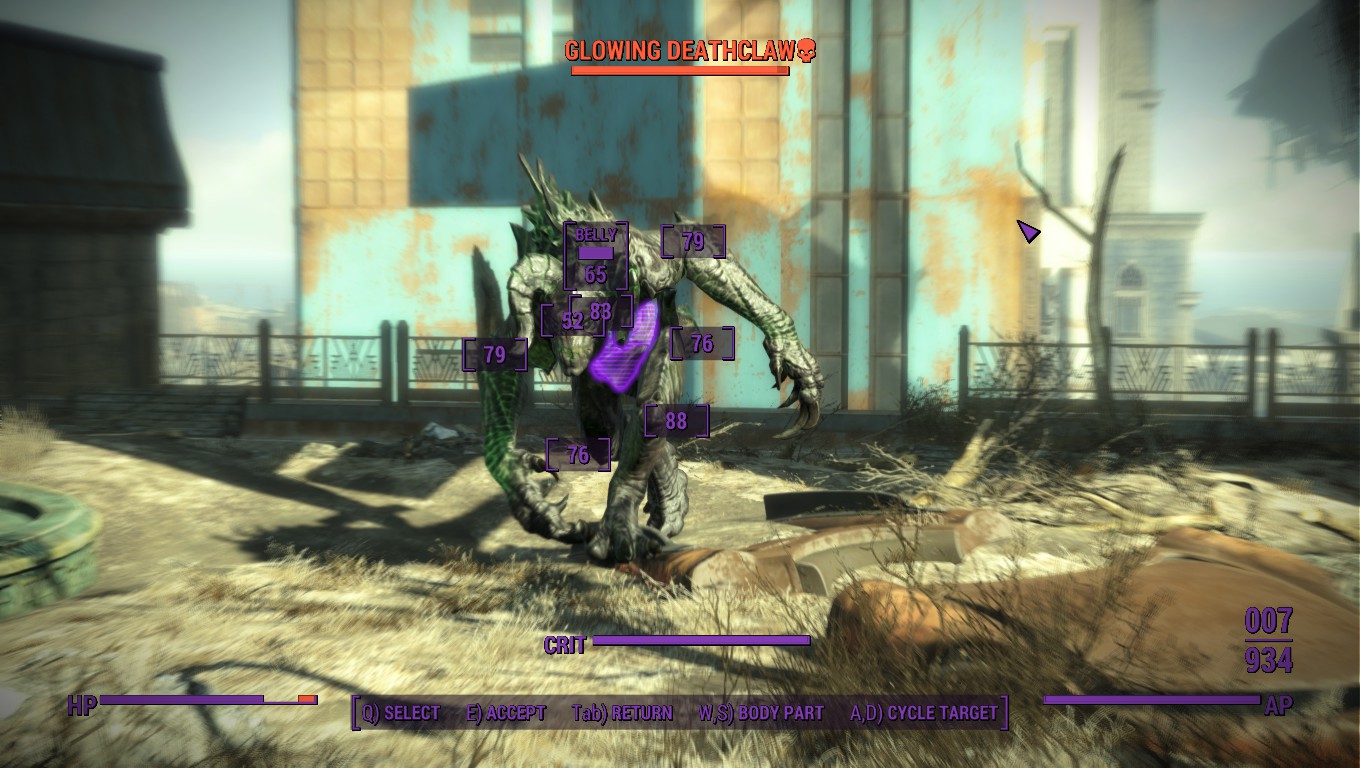Select the Belly 65 percent target
This screenshot has height=768, width=1360.
pyautogui.click(x=596, y=257)
